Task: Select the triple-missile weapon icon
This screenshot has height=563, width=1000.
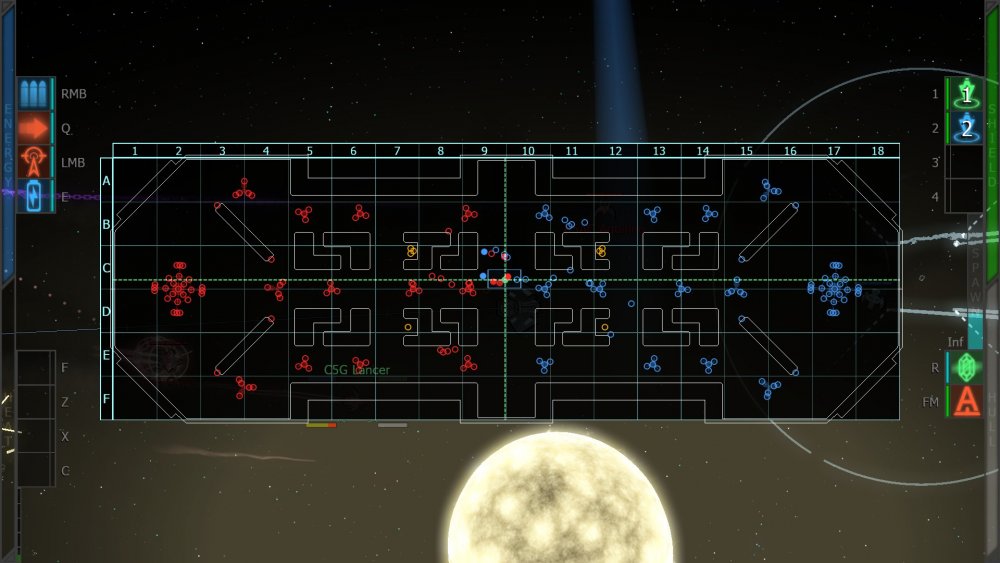Action: click(x=35, y=95)
